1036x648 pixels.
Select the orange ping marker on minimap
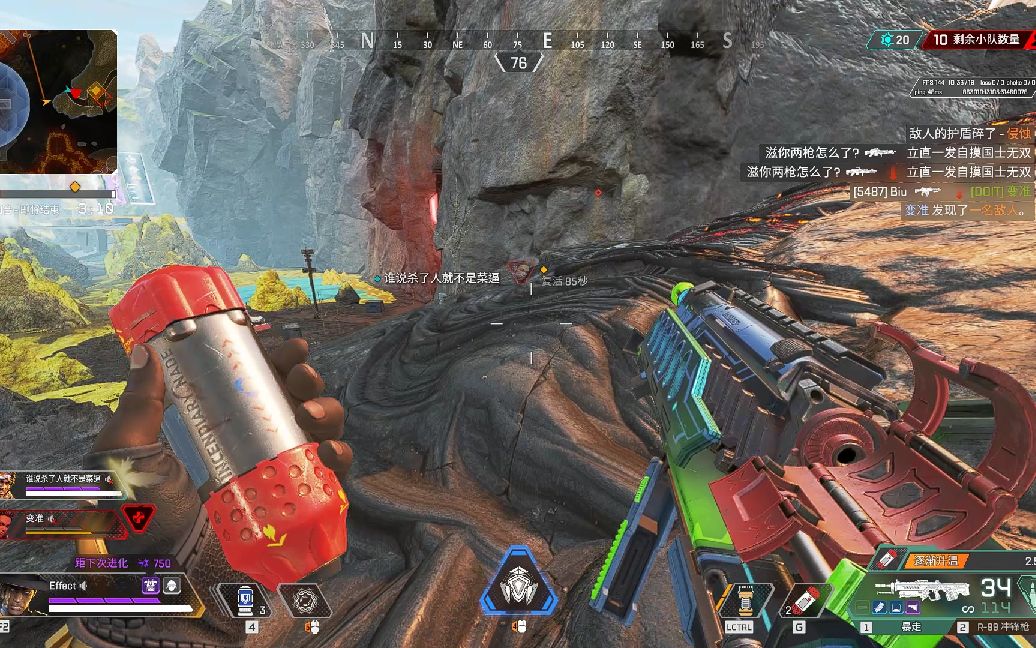[x=96, y=93]
